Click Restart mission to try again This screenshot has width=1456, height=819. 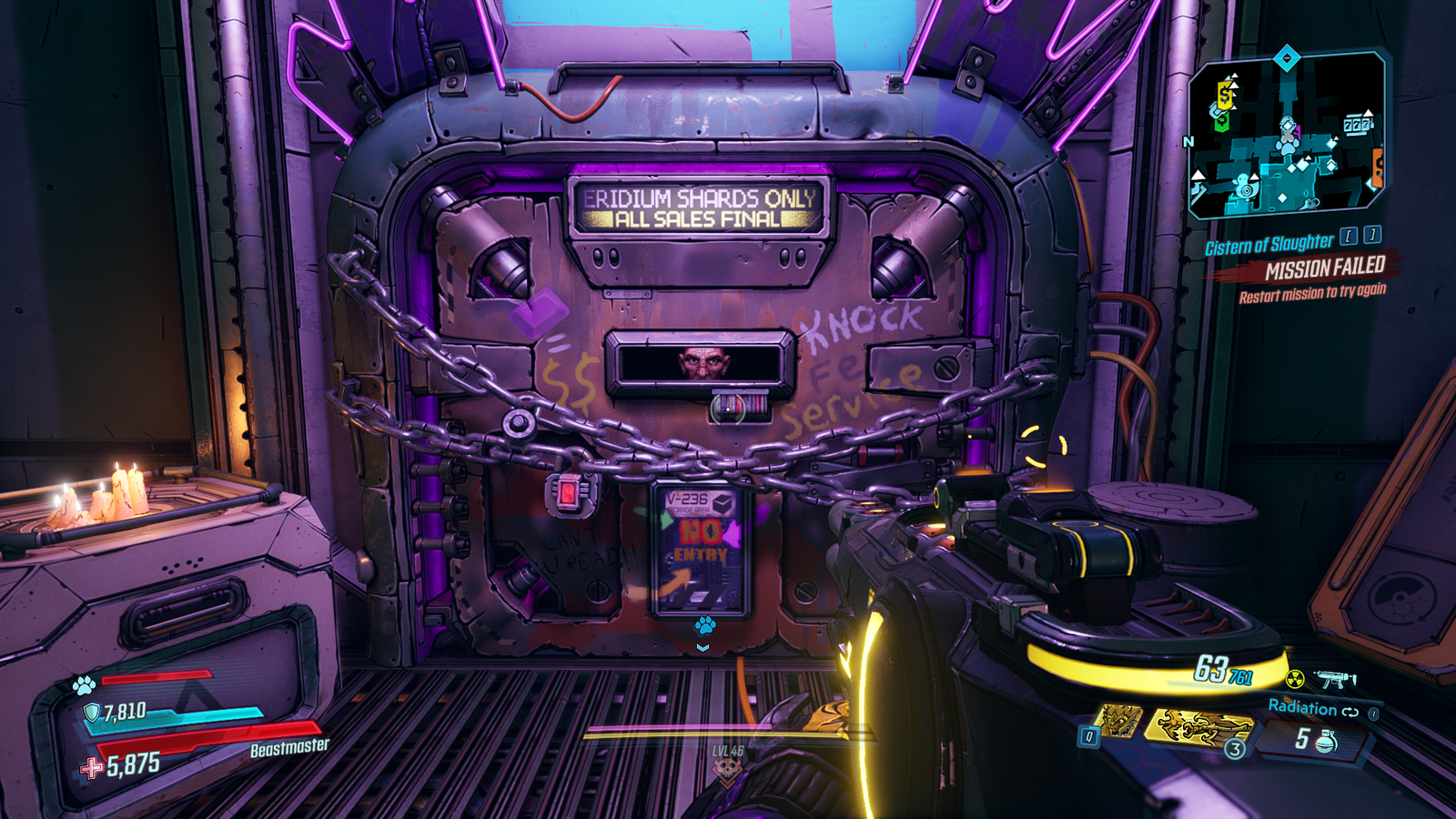1311,293
